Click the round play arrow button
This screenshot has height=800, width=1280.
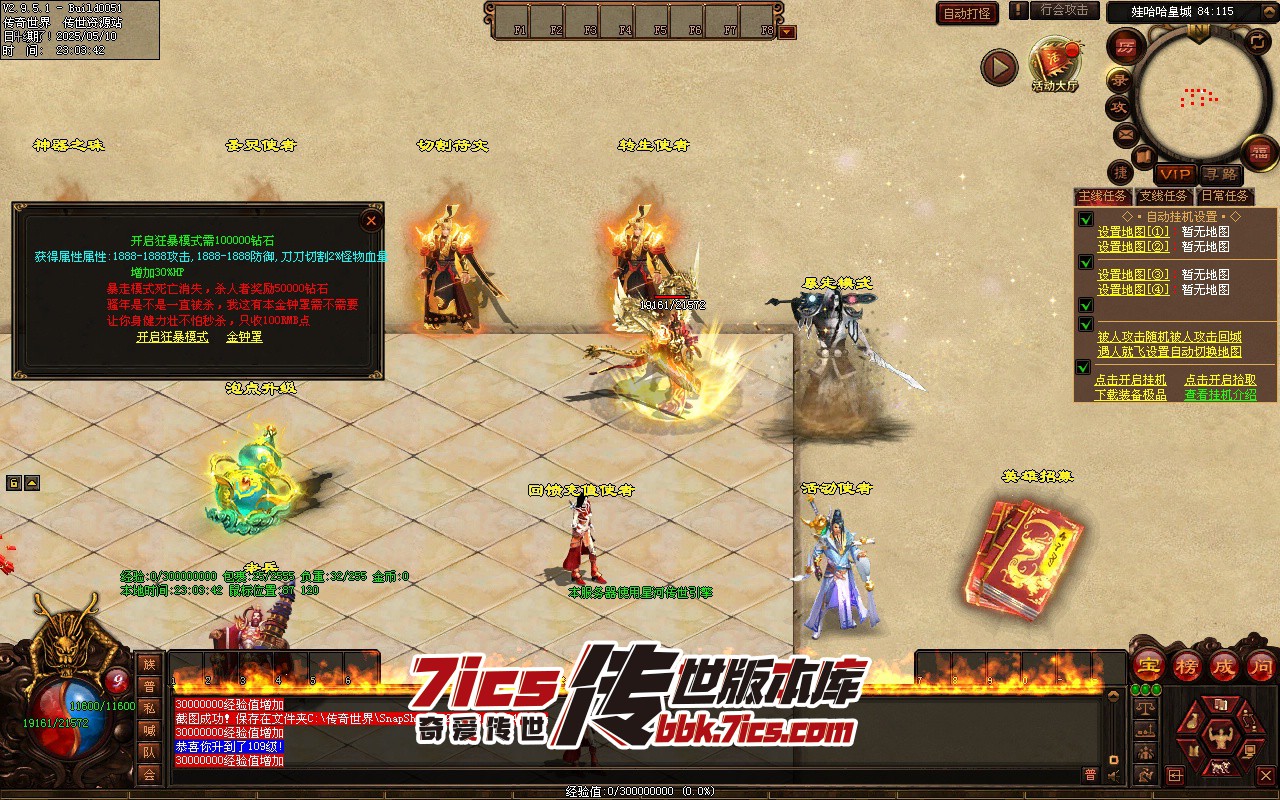point(998,68)
